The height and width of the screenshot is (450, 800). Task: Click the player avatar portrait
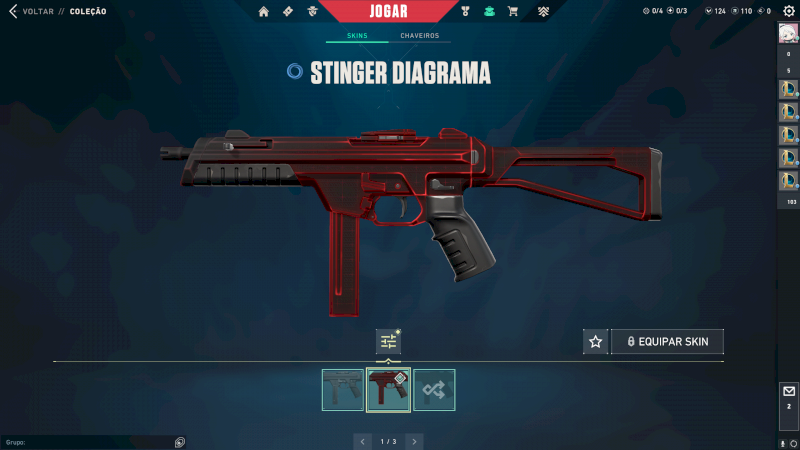click(x=788, y=33)
